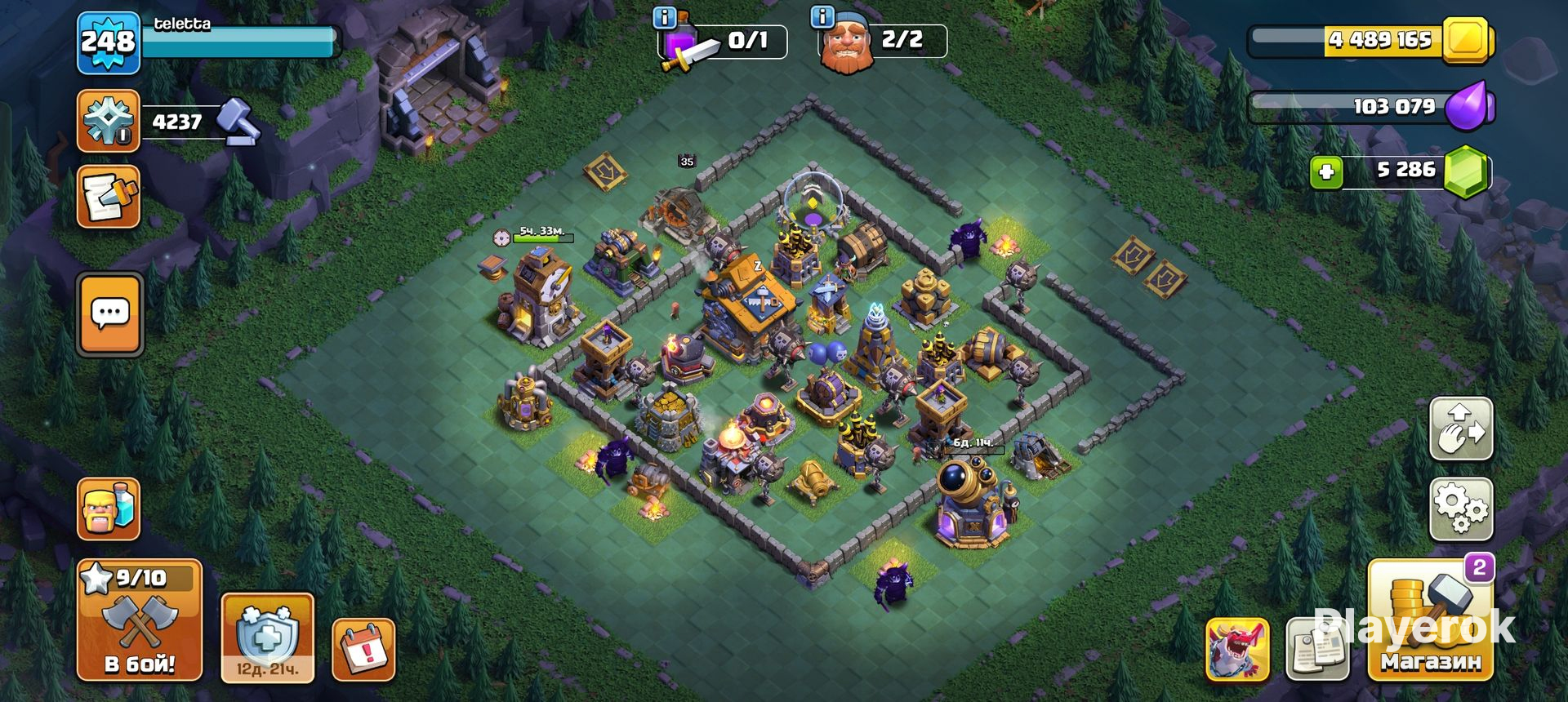Open the Магазин shop
Screen dimensions: 1568x702
pyautogui.click(x=1431, y=622)
